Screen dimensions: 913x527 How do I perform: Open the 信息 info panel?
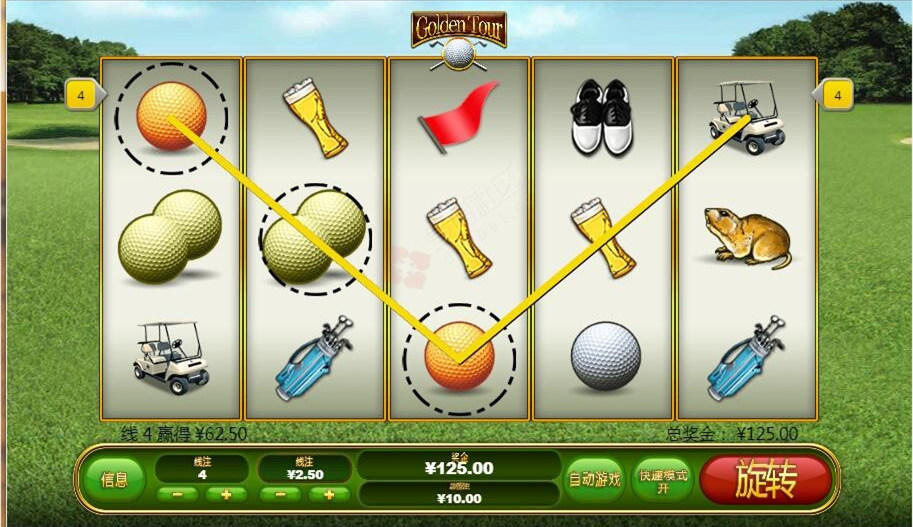(x=114, y=480)
